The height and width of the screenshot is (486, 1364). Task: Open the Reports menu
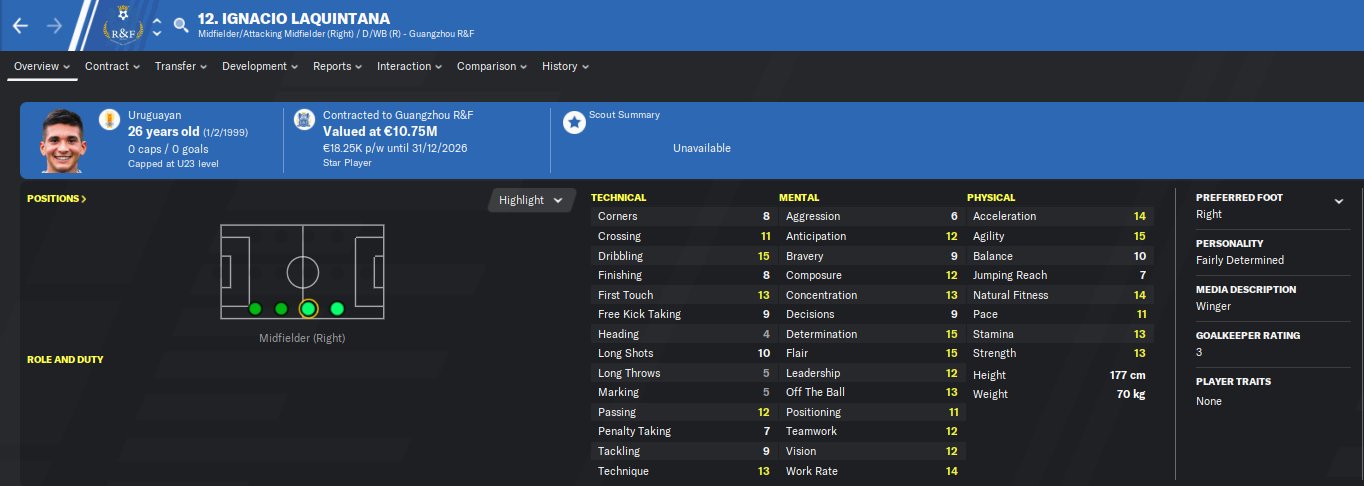click(x=337, y=67)
